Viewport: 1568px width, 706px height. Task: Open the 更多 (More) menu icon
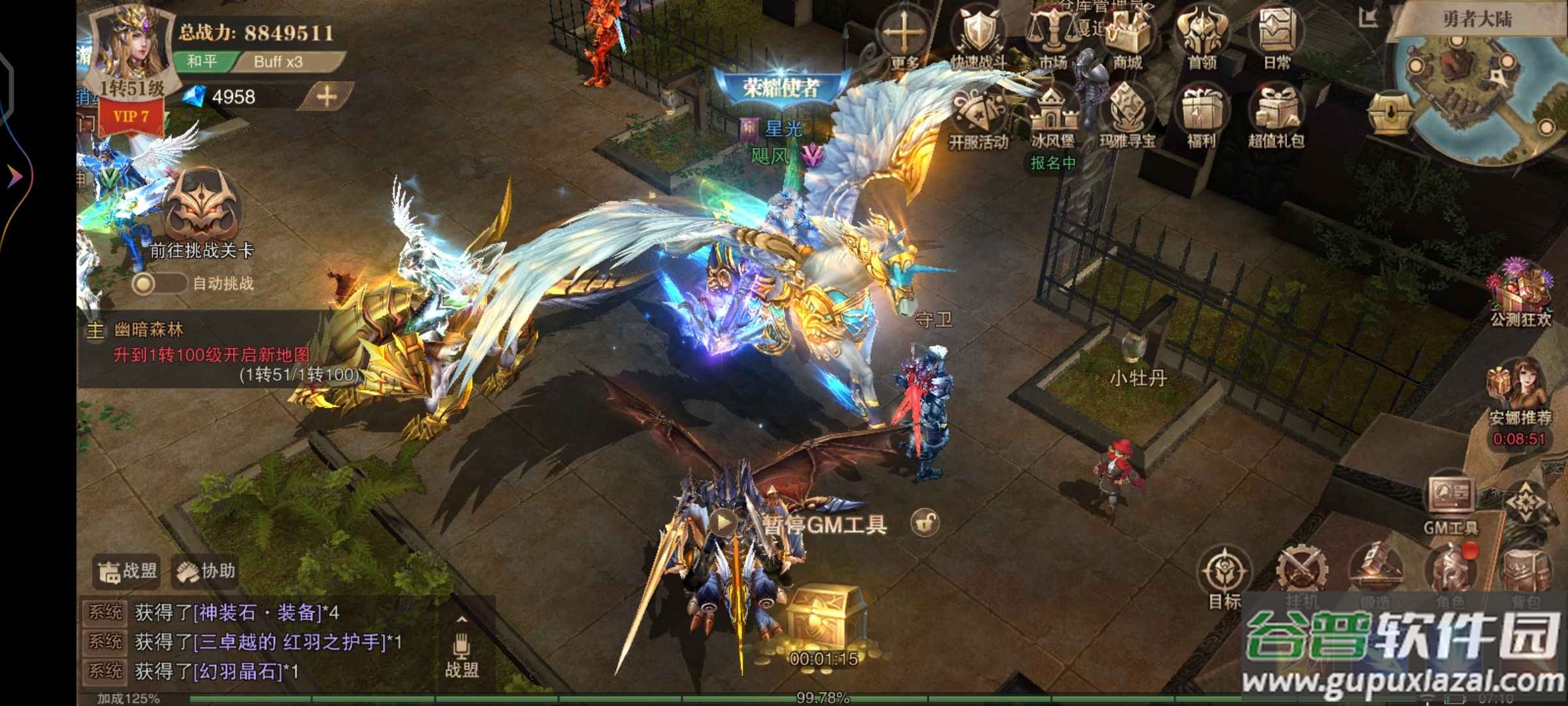[x=904, y=34]
